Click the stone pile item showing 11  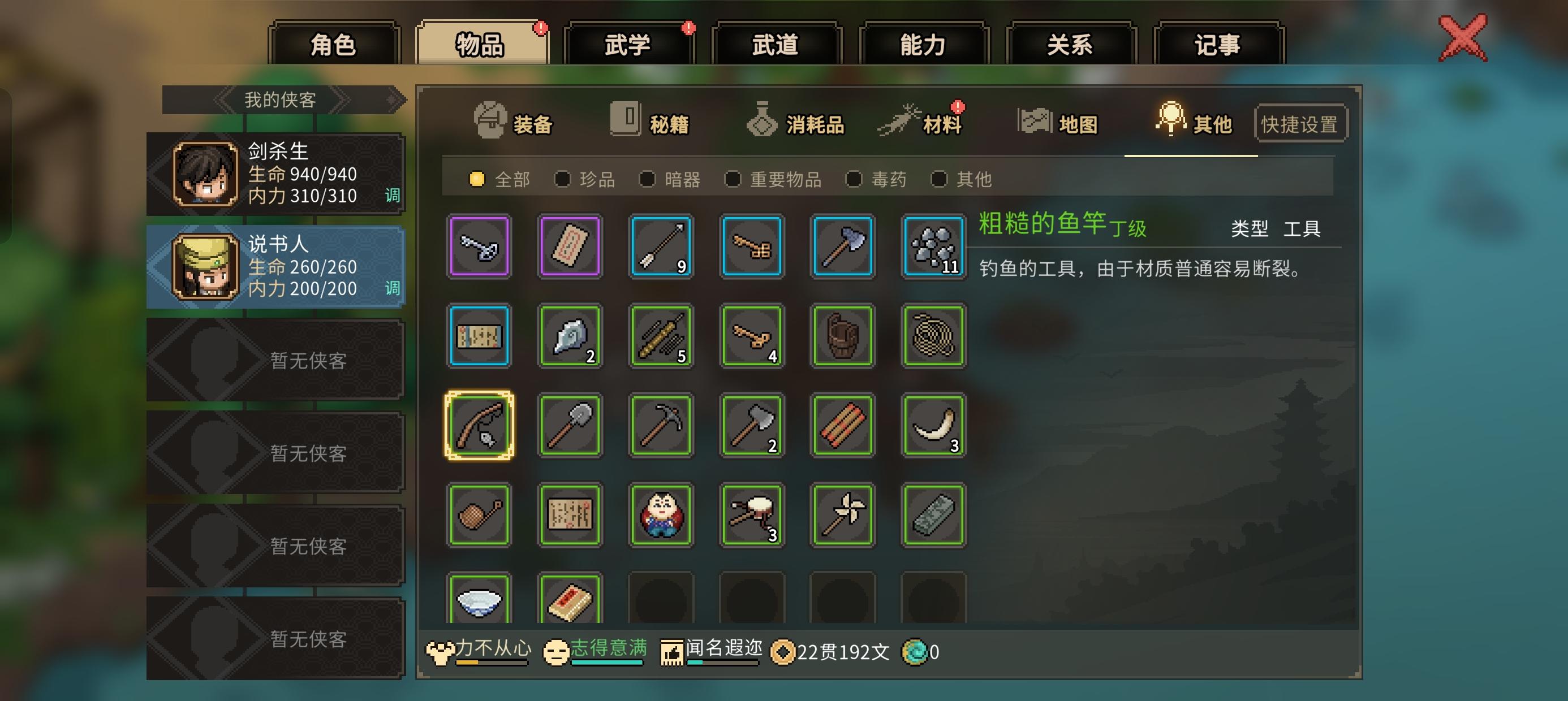933,246
